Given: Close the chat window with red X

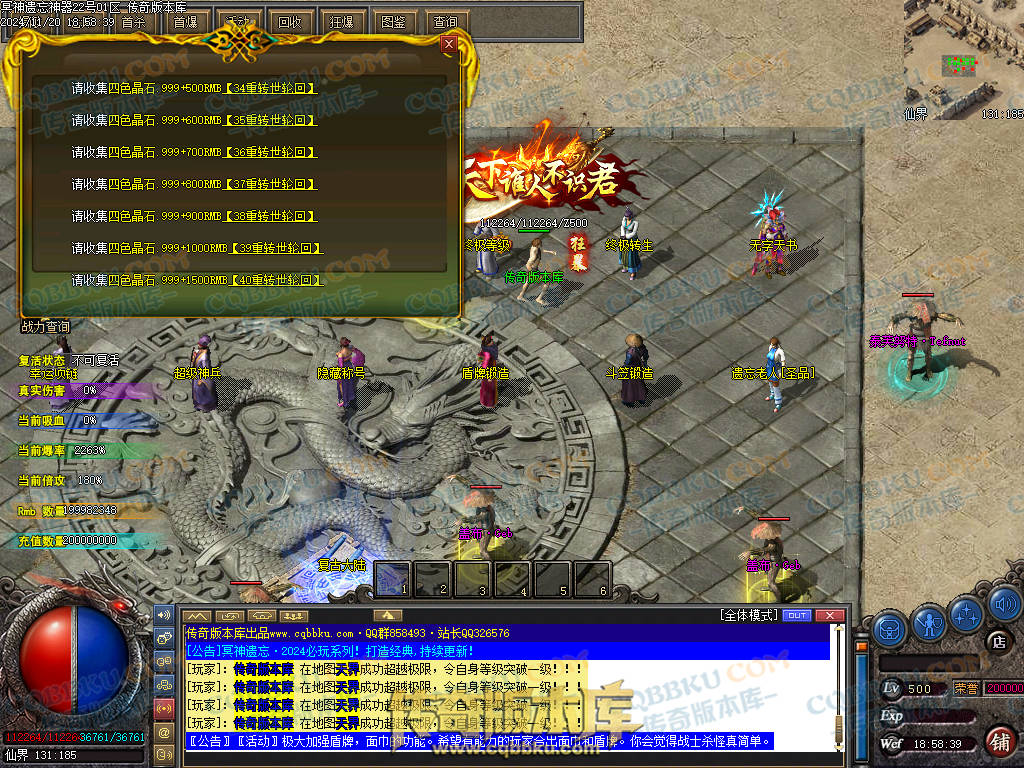Looking at the screenshot, I should tap(828, 615).
